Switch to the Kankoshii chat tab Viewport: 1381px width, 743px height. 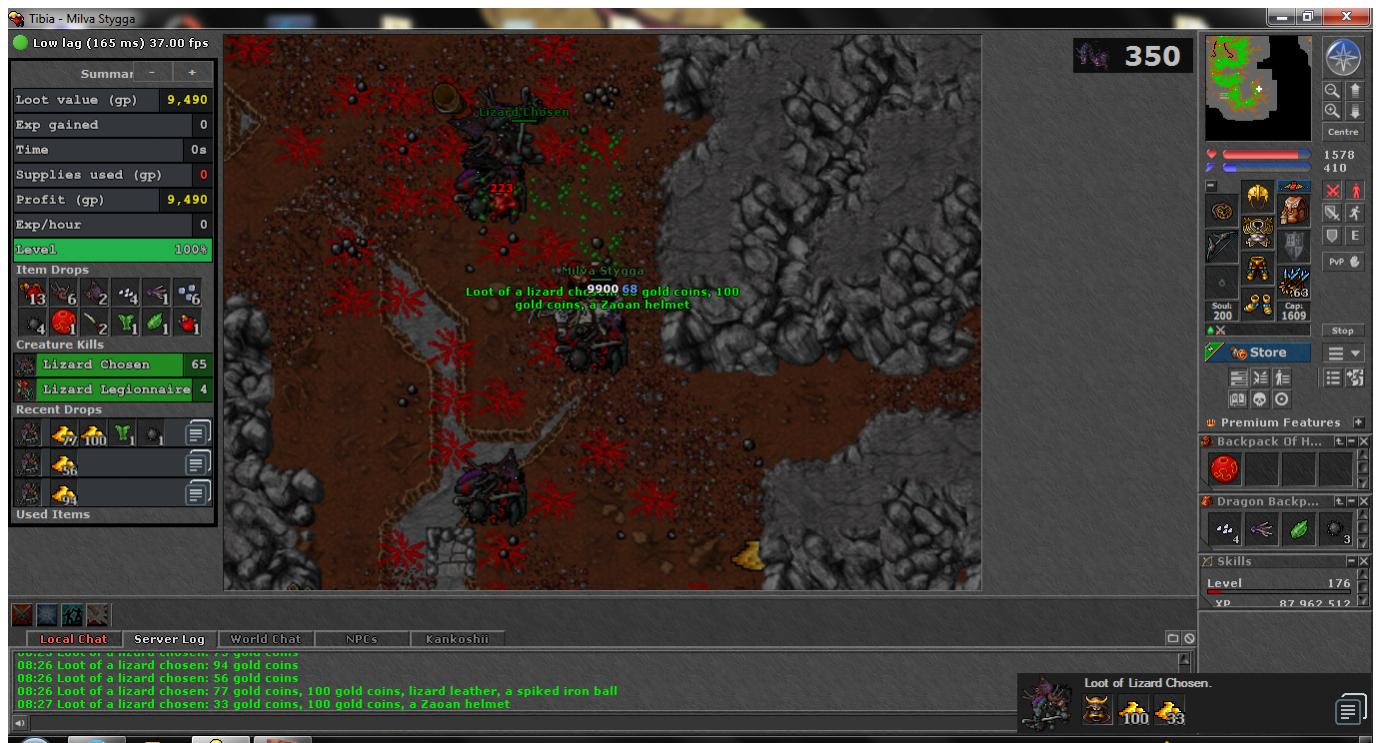click(x=455, y=639)
